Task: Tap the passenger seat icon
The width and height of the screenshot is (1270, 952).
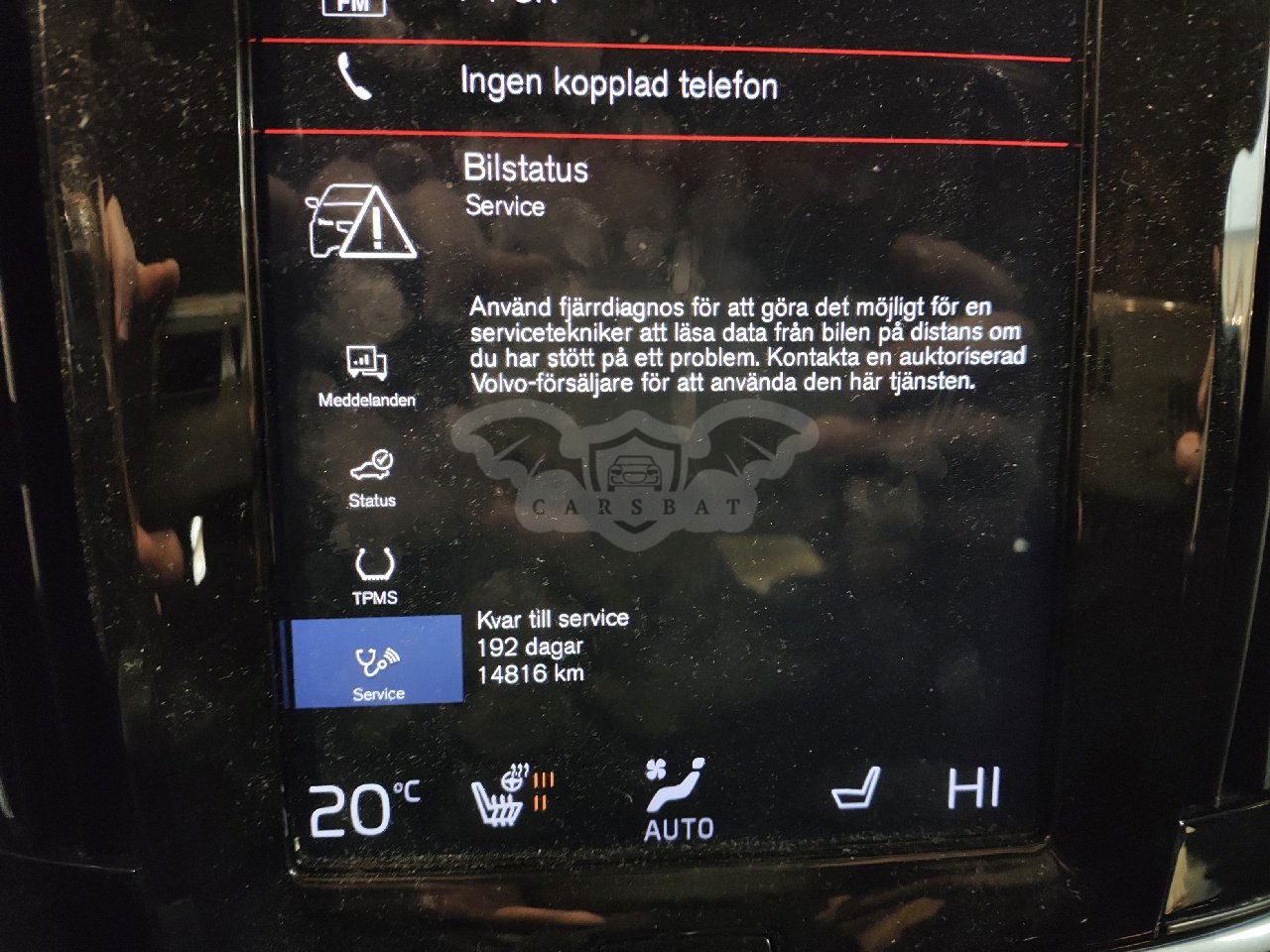Action: point(855,789)
